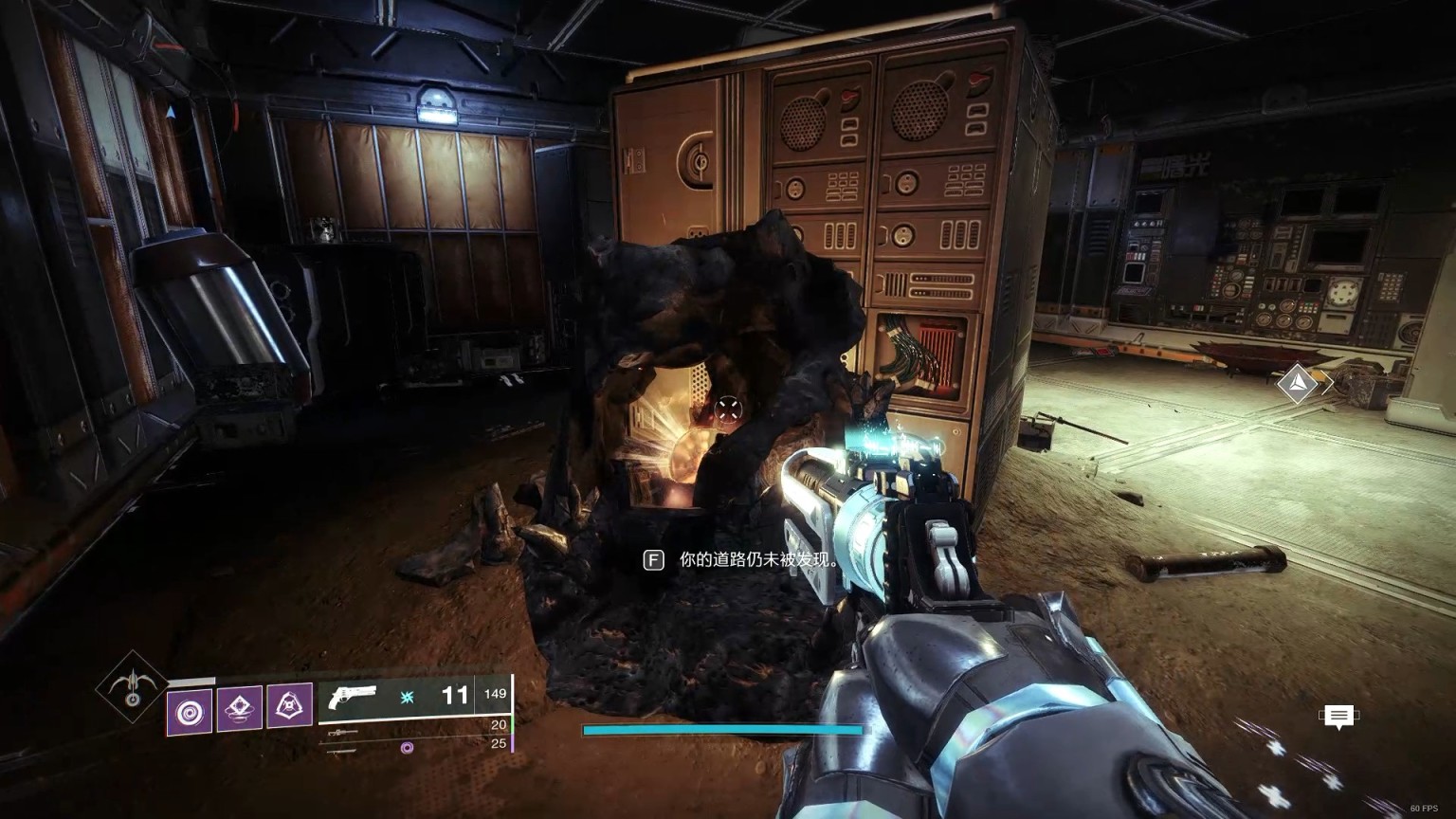Click the diamond objective waypoint marker
The height and width of the screenshot is (819, 1456).
1297,384
